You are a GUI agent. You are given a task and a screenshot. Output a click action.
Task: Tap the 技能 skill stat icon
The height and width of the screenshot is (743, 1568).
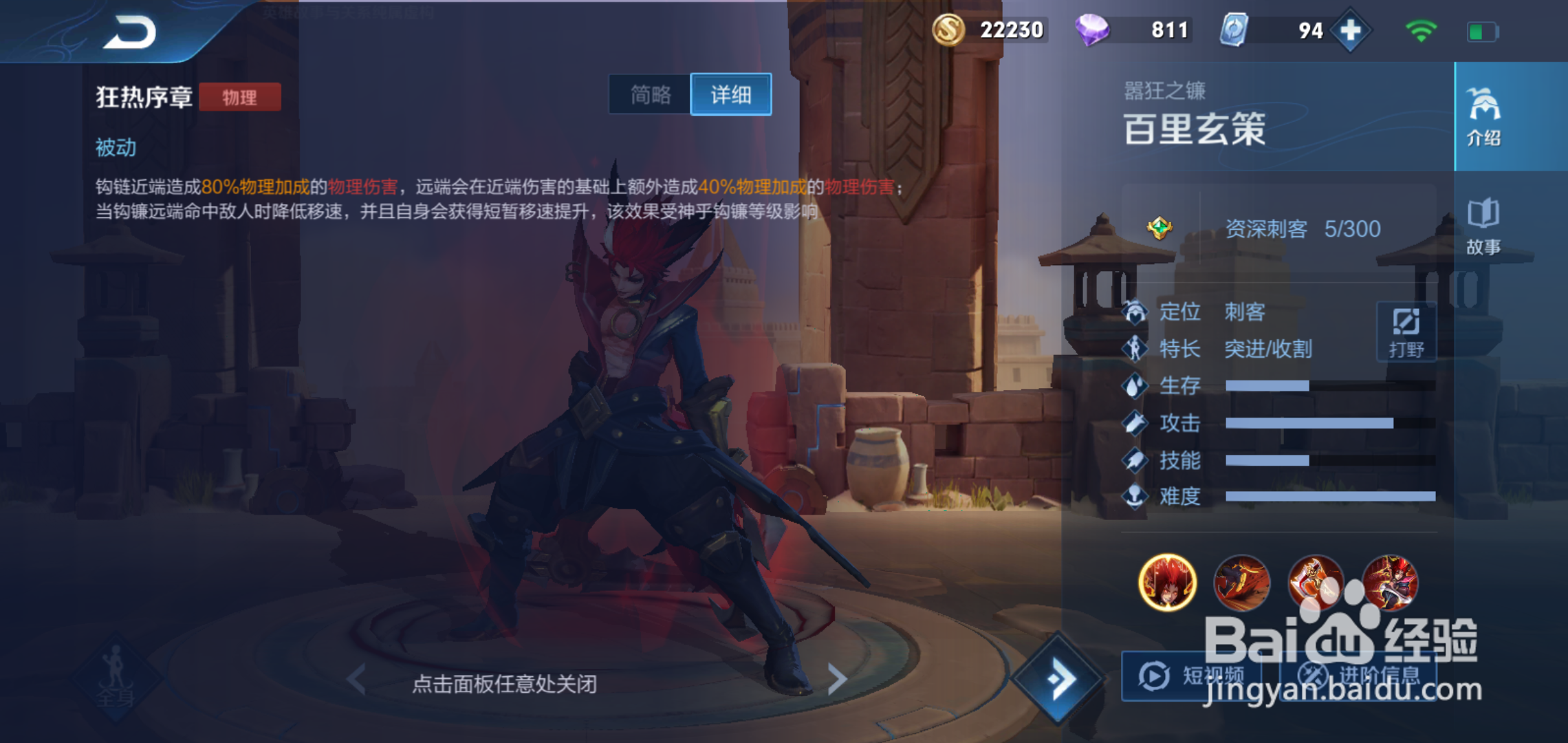click(x=1135, y=461)
